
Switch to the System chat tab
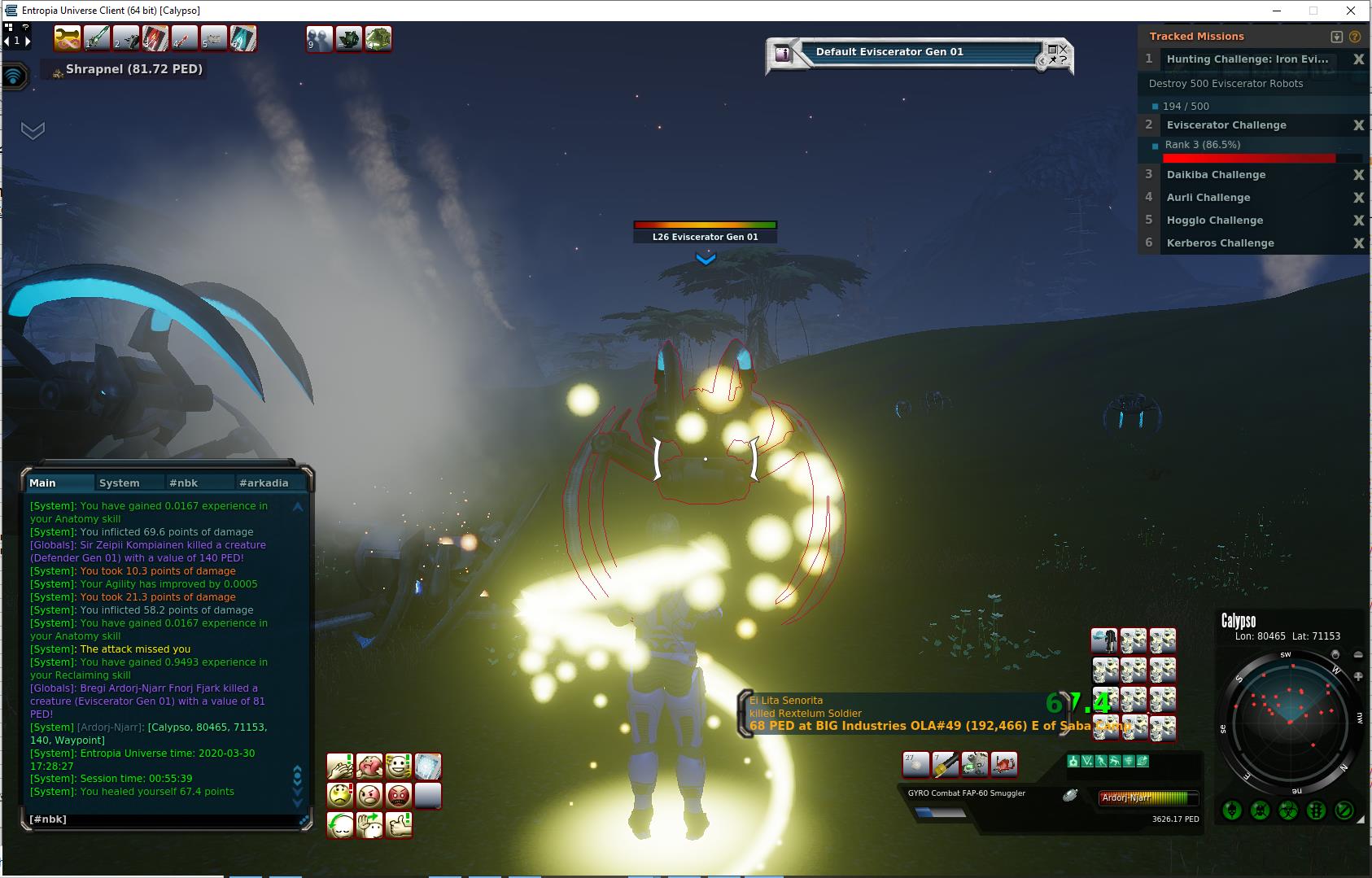click(x=120, y=483)
